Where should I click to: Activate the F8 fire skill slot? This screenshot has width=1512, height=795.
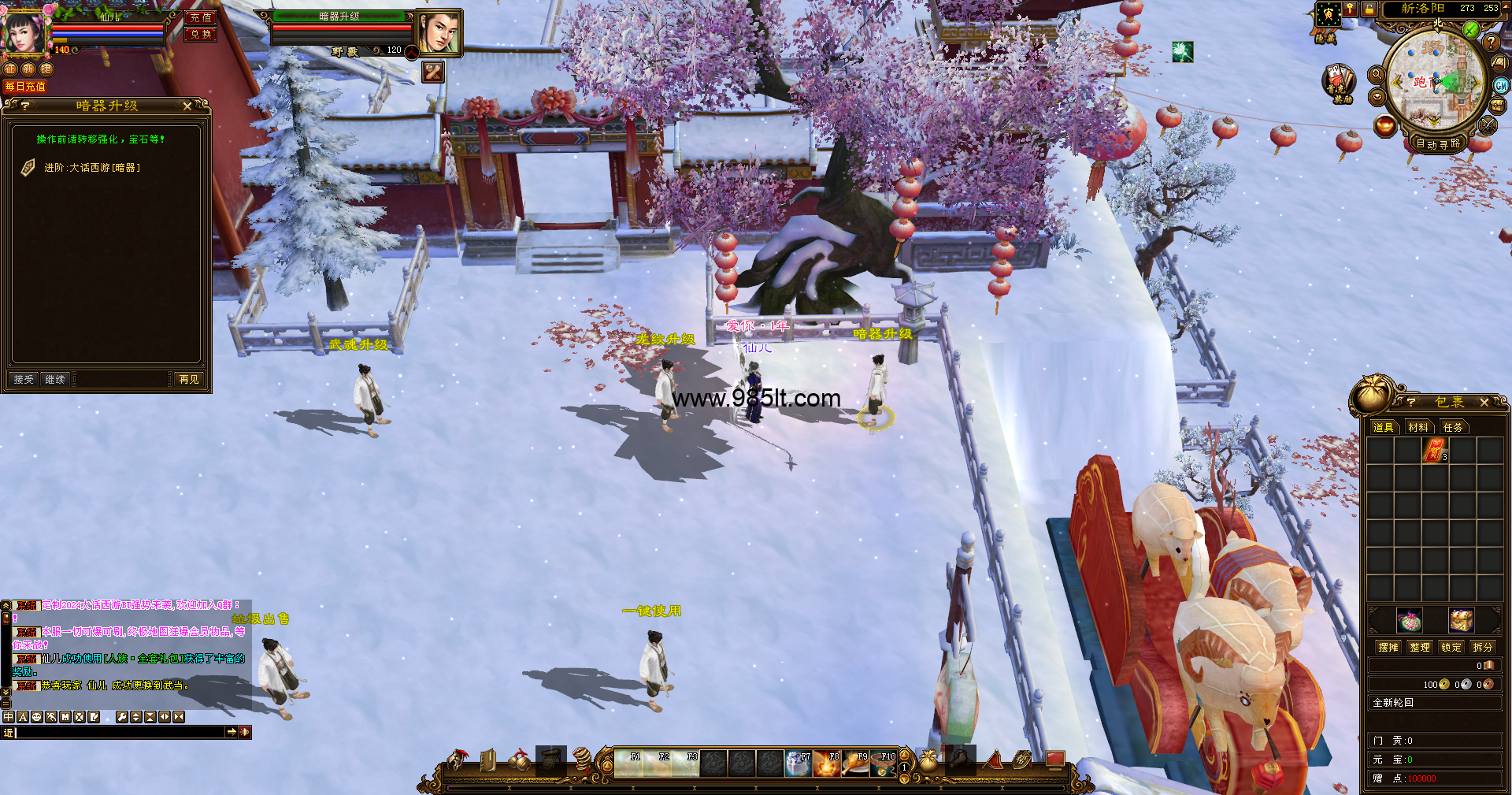(x=827, y=764)
